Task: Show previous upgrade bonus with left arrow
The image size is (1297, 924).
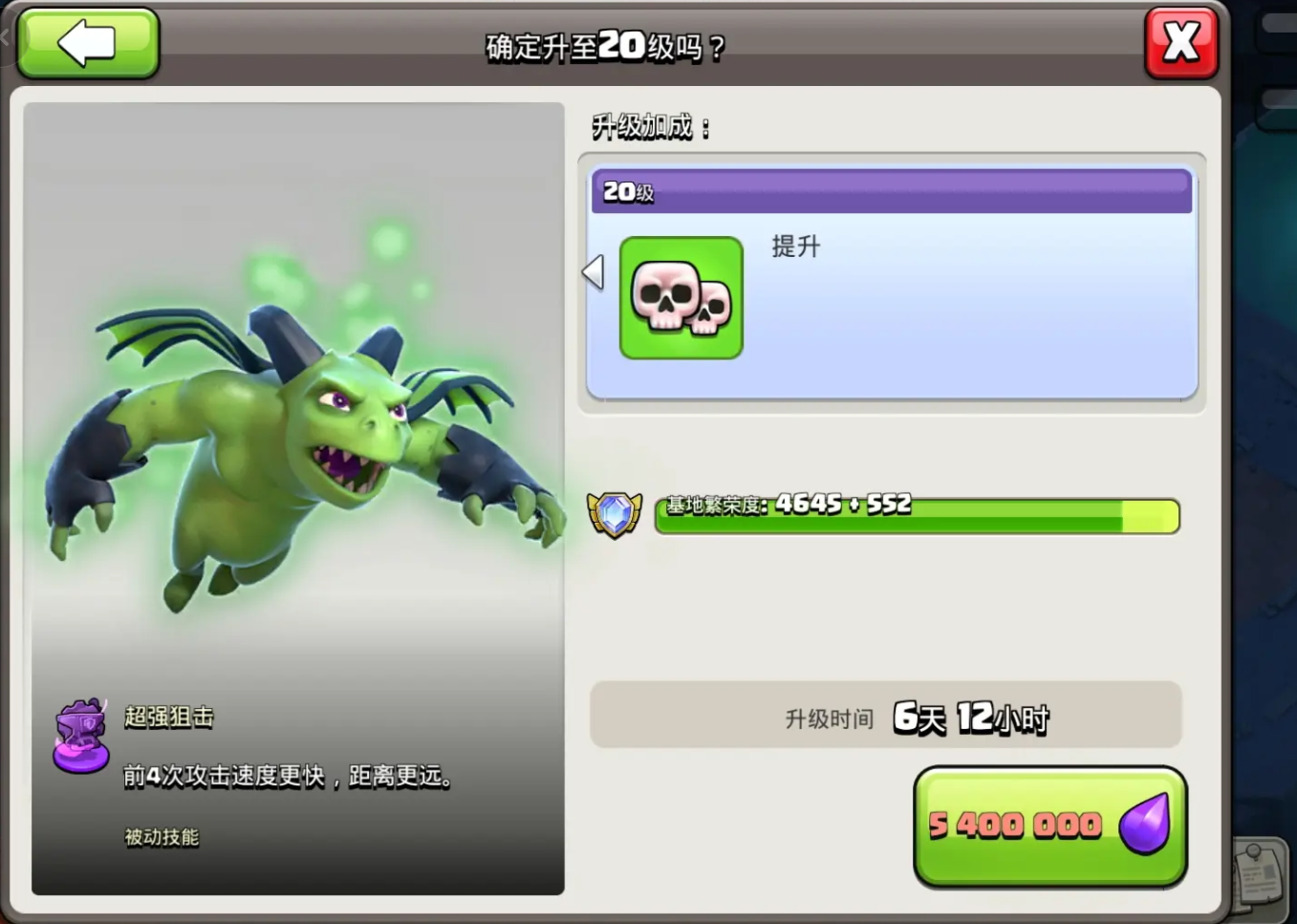Action: pyautogui.click(x=594, y=272)
